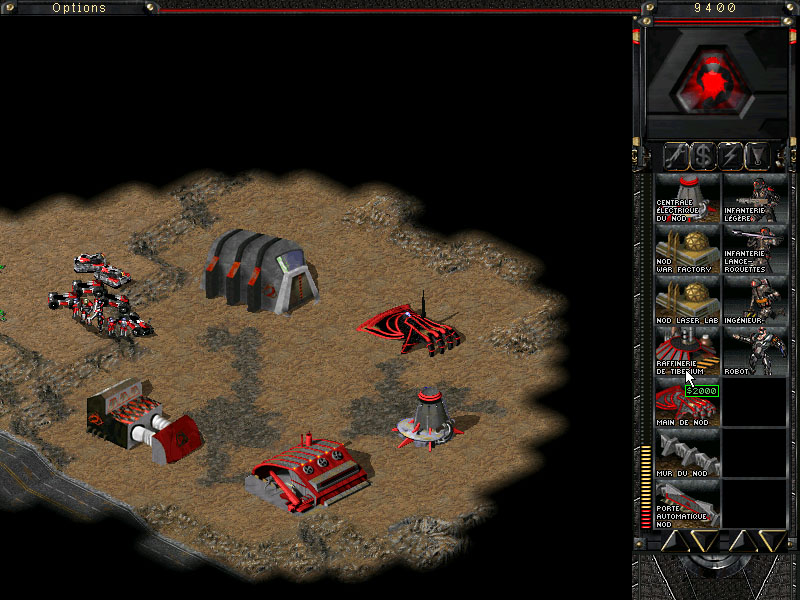The height and width of the screenshot is (600, 800).
Task: Place a Mur du Nod wall
Action: pyautogui.click(x=687, y=454)
